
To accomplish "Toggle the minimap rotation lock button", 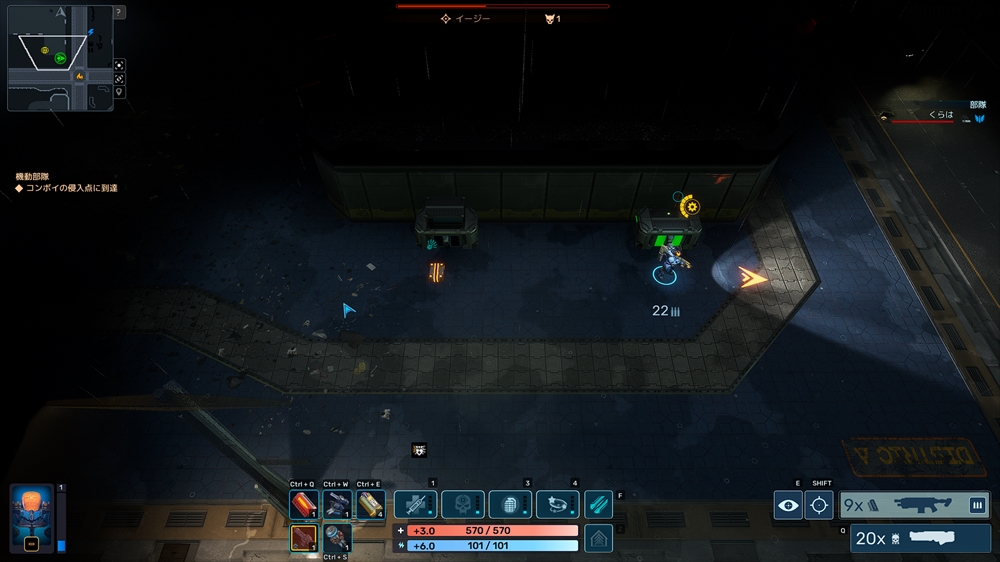I will pos(119,77).
